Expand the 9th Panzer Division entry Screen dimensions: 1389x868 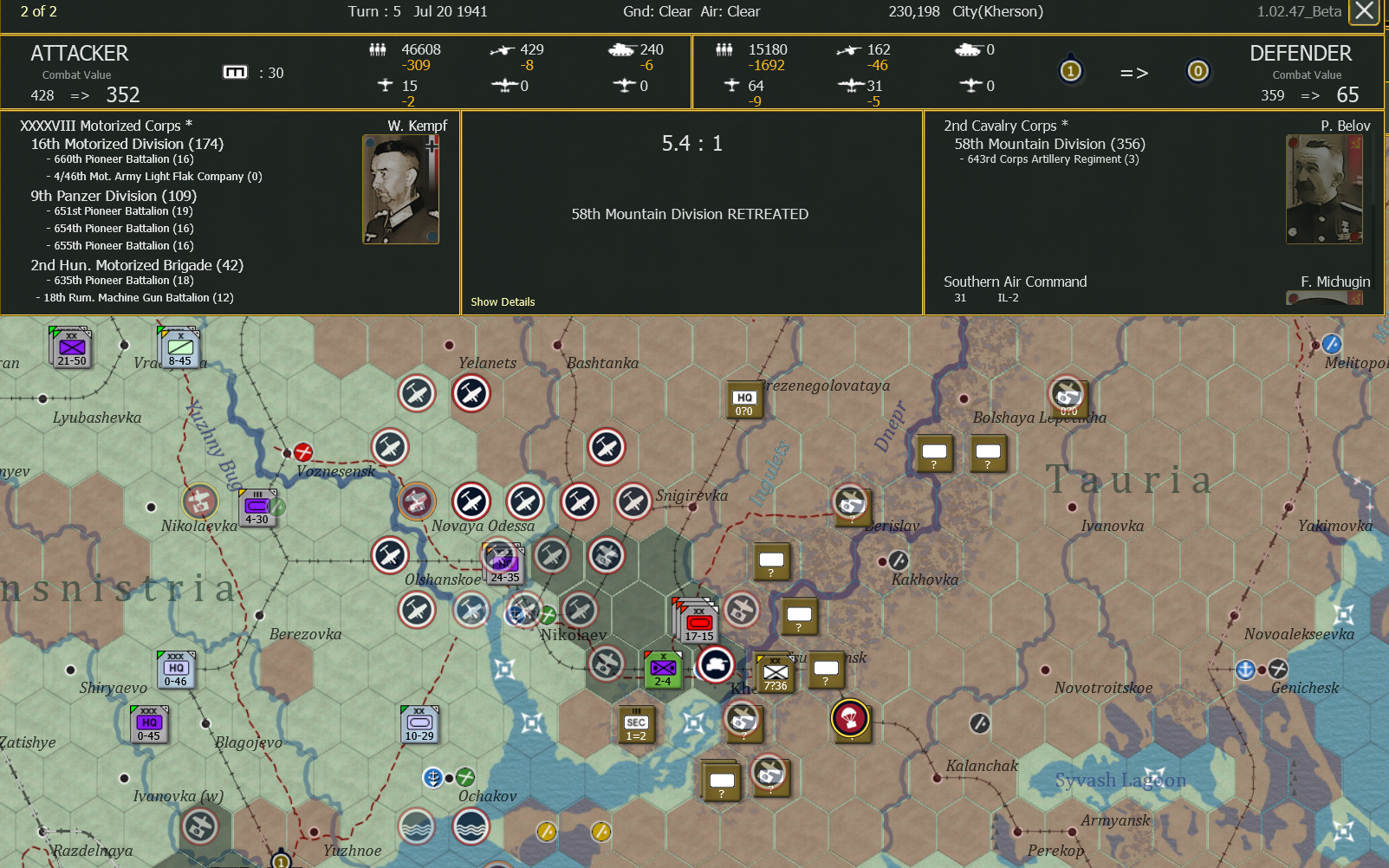113,196
